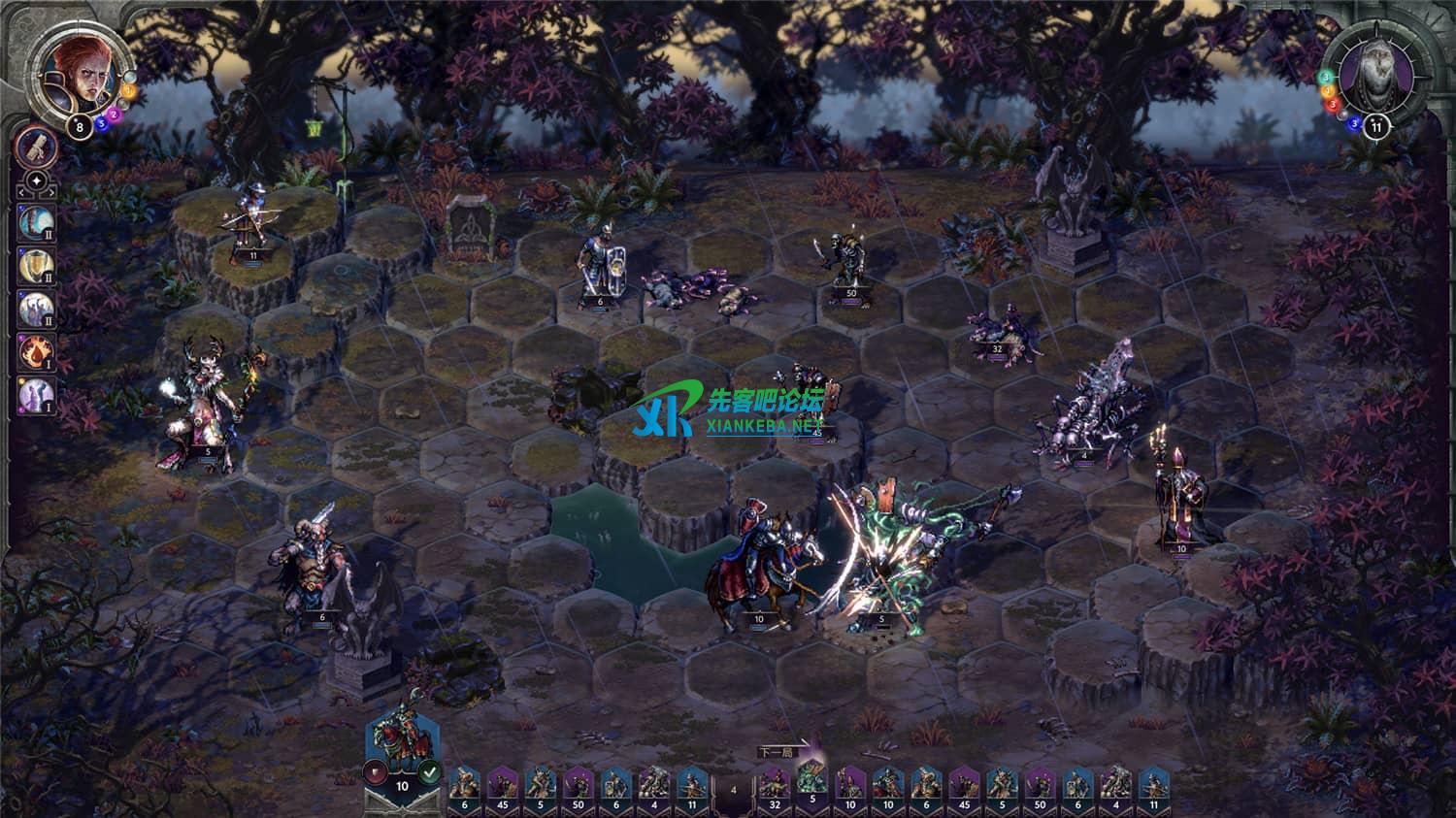
Task: Cast the purple glowing figure spell
Action: (x=37, y=395)
